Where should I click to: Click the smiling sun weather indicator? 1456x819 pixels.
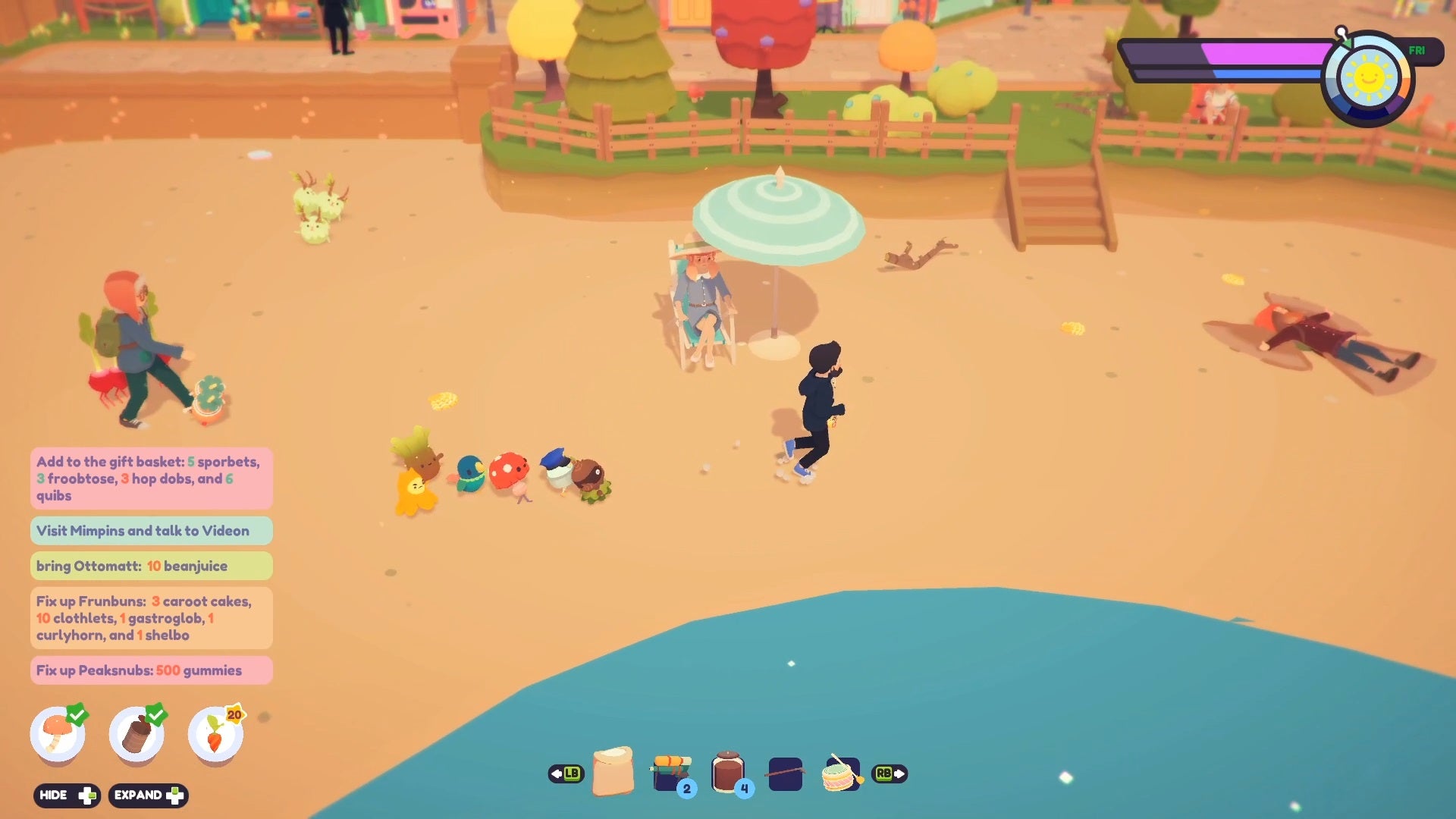(x=1370, y=76)
